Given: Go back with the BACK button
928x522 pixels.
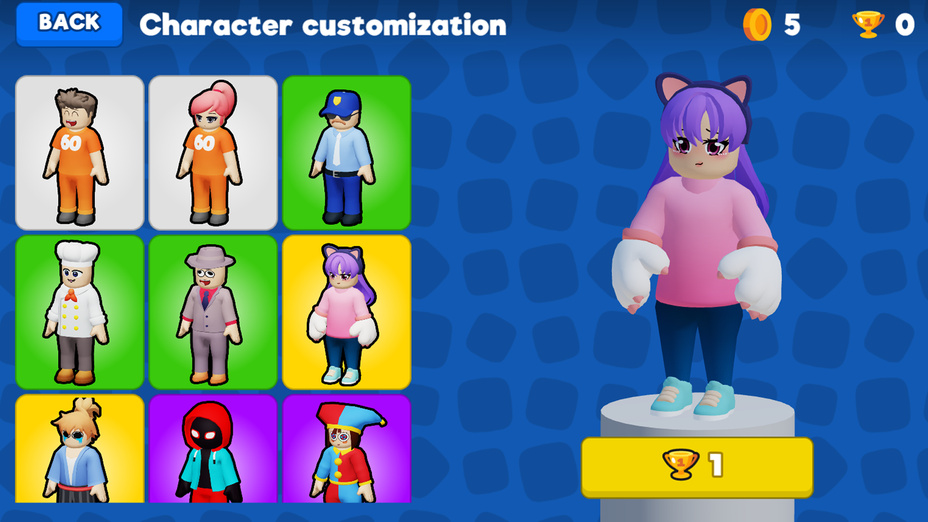Looking at the screenshot, I should pos(69,24).
